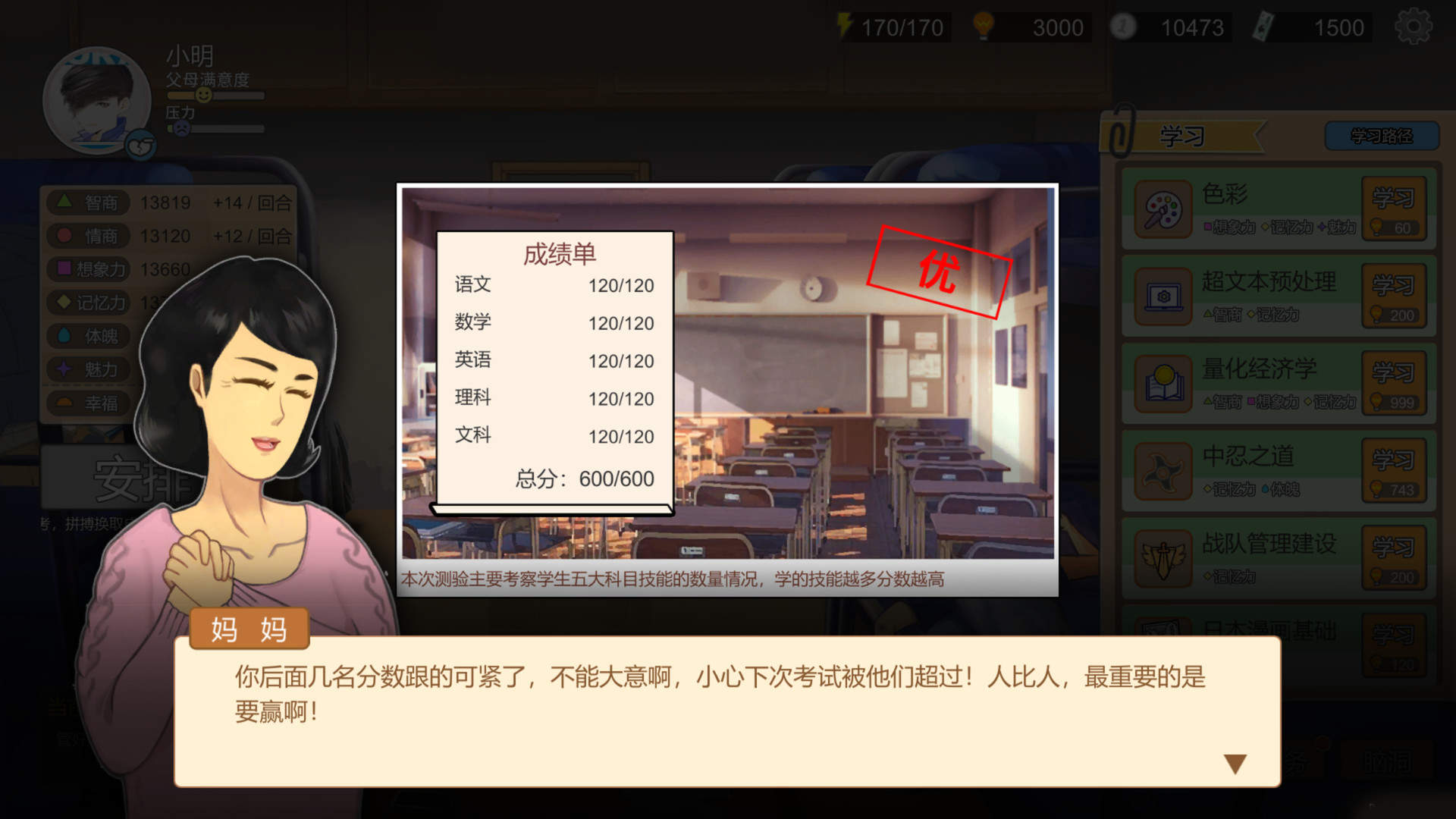Click the 压力 progress bar
The height and width of the screenshot is (819, 1456).
pyautogui.click(x=220, y=129)
